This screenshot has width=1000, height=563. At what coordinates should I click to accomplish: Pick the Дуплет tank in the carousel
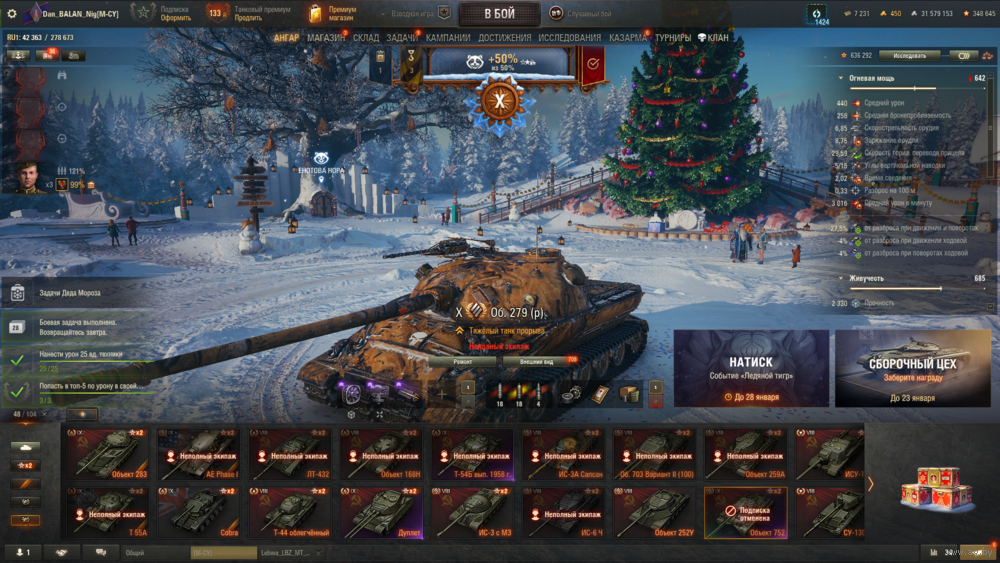(x=381, y=511)
